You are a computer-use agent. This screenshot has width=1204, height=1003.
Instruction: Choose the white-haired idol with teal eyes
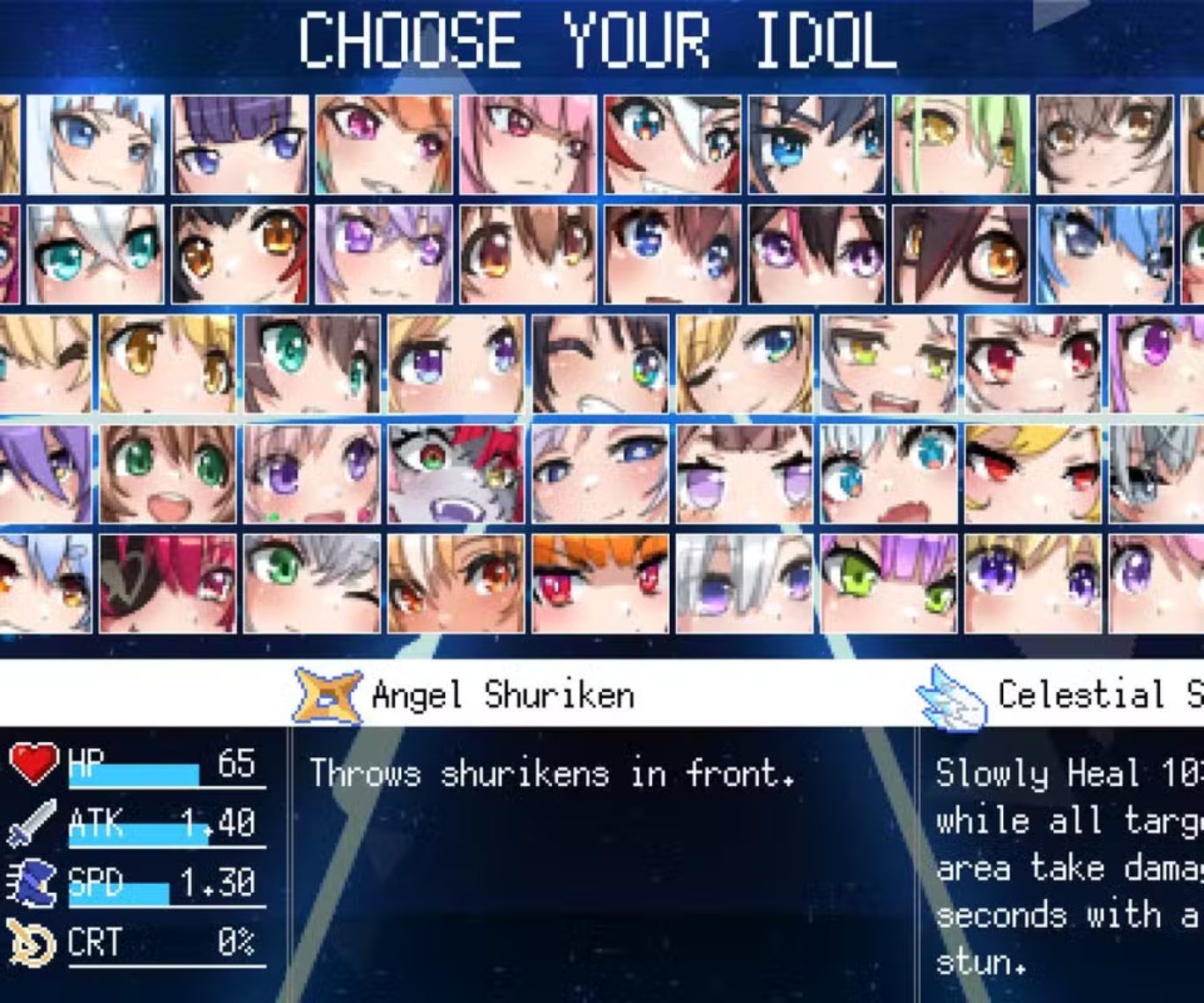coord(95,254)
